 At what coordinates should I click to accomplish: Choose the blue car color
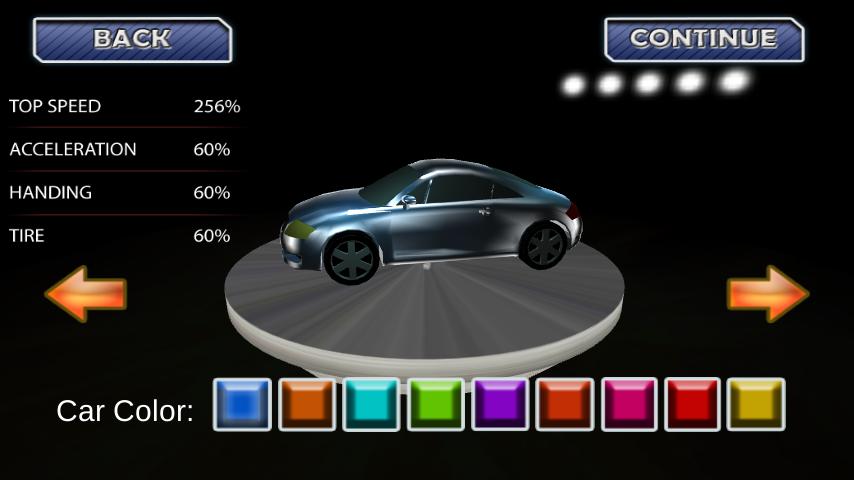(x=242, y=404)
